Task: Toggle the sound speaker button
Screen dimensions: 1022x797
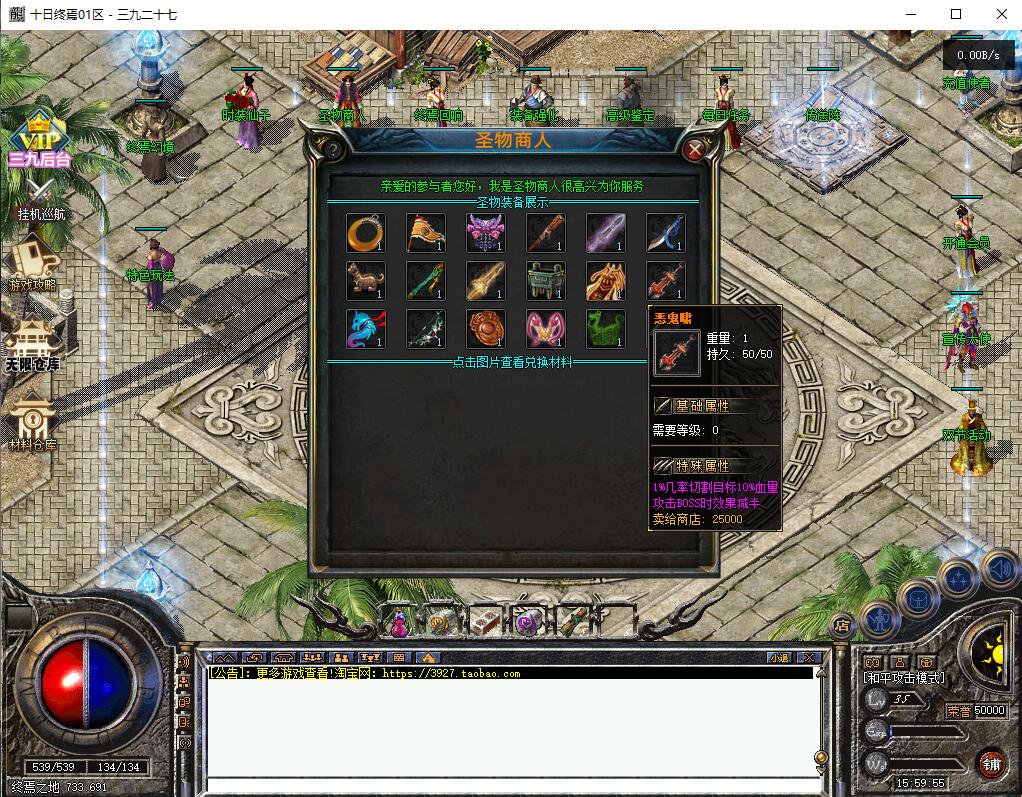Action: (x=998, y=570)
